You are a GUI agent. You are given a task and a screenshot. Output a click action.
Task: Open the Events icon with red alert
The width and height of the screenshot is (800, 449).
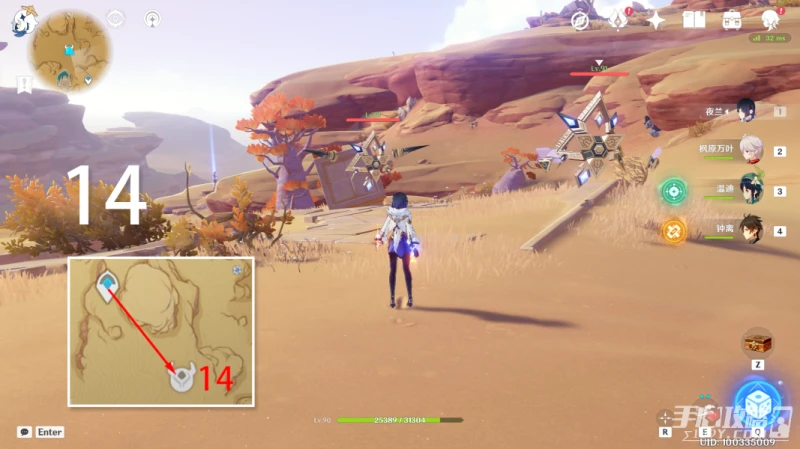coord(619,19)
